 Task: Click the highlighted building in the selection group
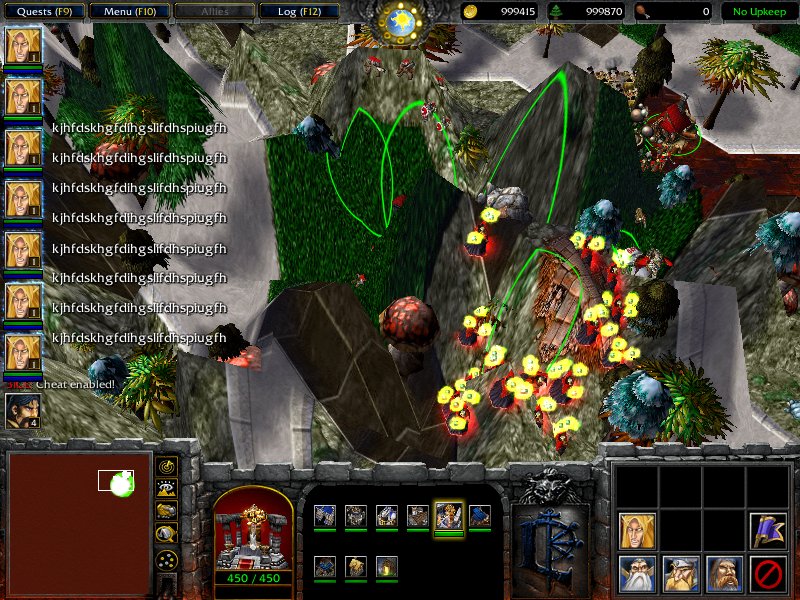pyautogui.click(x=449, y=516)
